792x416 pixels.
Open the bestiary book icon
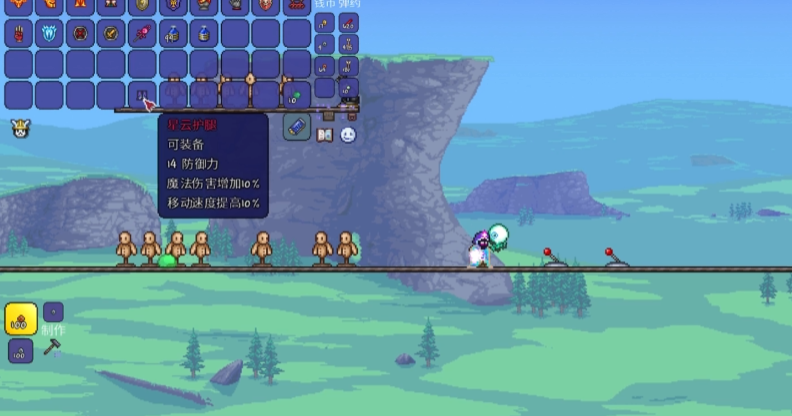(x=324, y=134)
